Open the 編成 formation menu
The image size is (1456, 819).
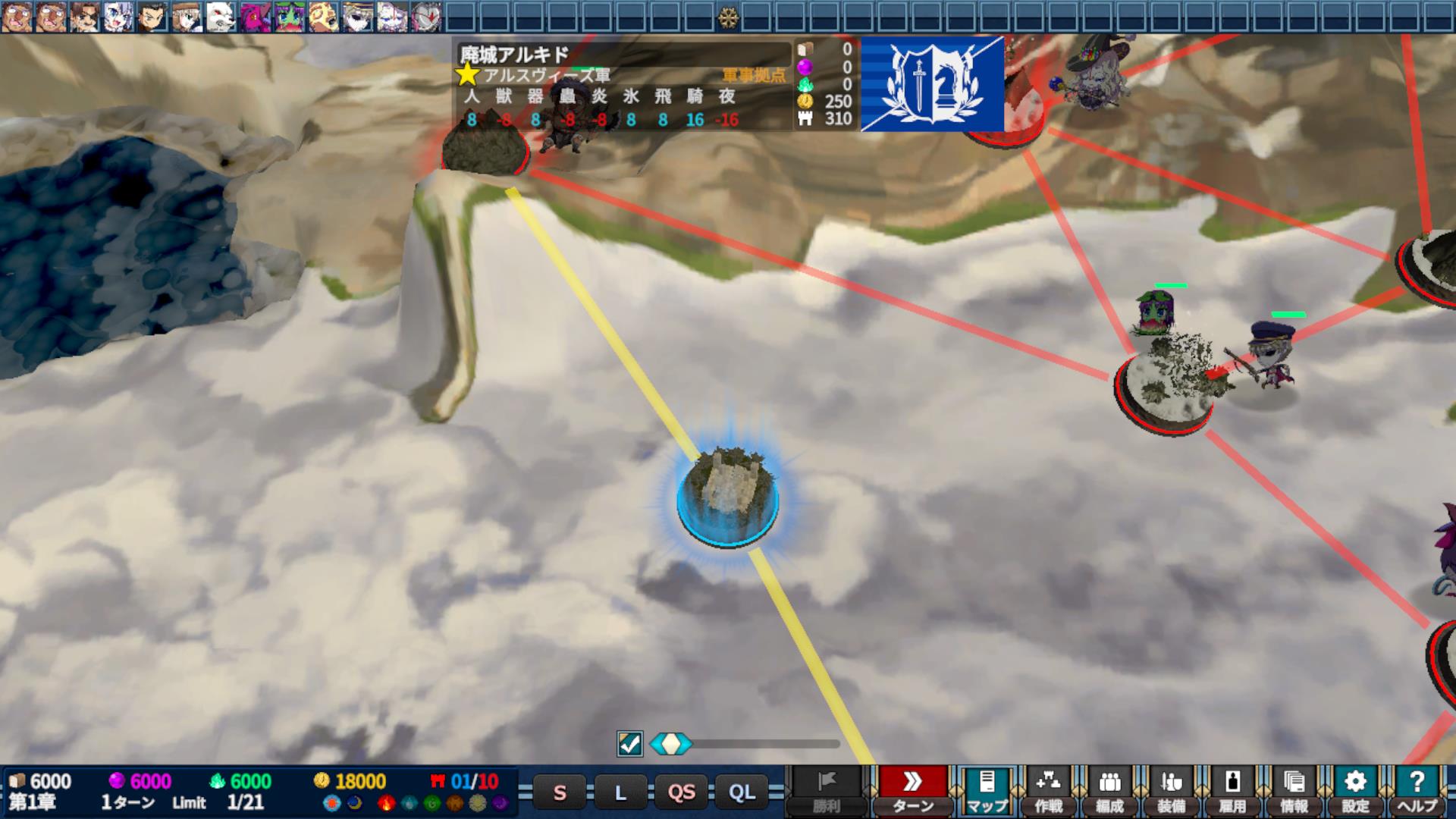coord(1109,790)
